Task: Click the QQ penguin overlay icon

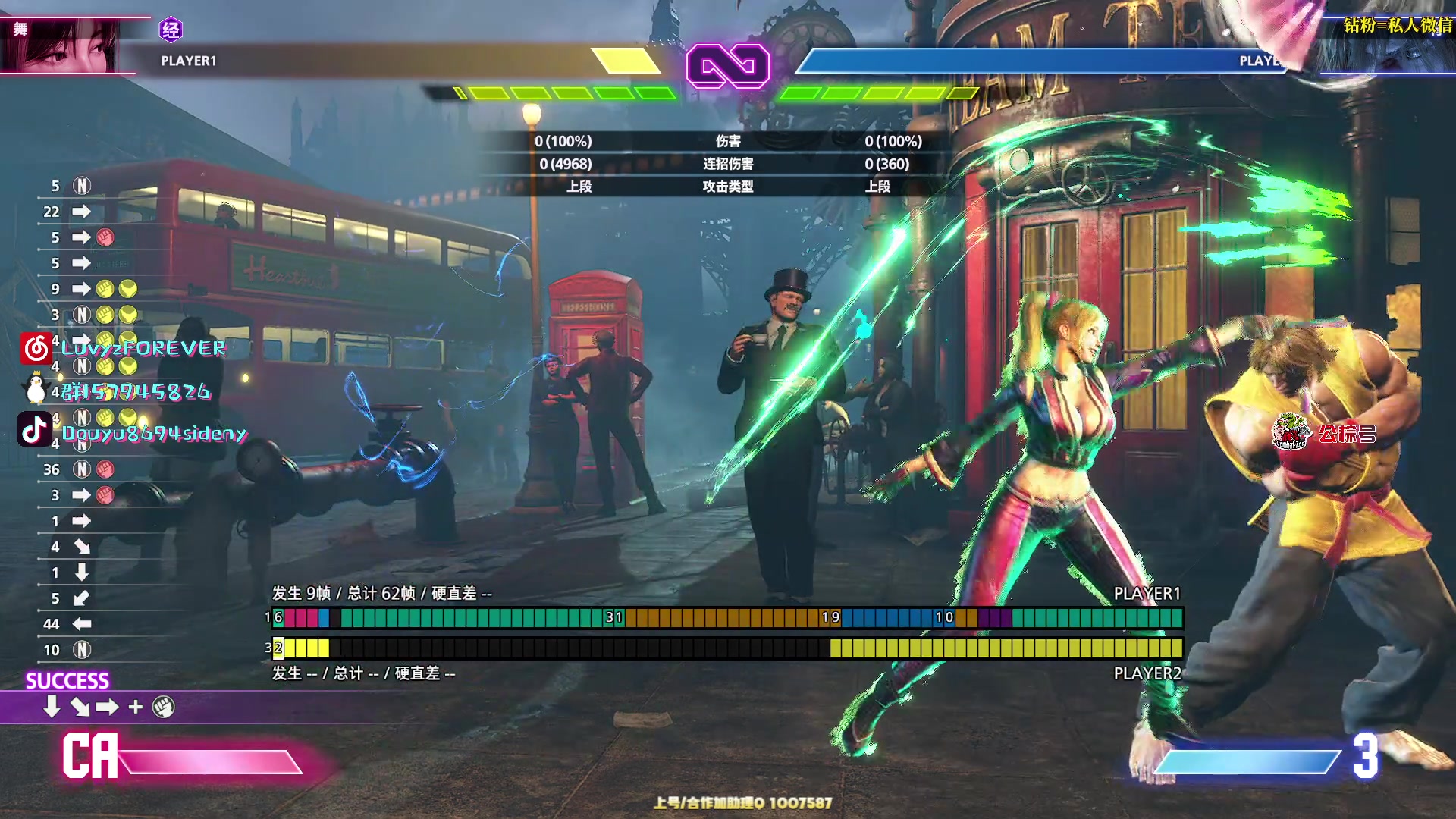Action: (x=35, y=389)
